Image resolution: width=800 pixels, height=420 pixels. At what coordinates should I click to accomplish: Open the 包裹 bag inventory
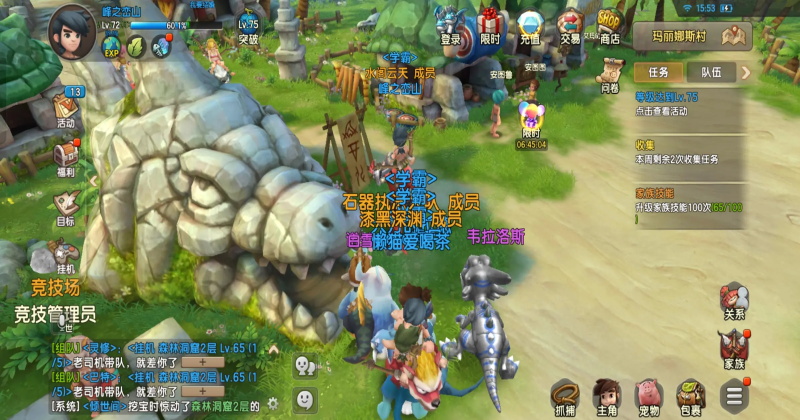689,395
